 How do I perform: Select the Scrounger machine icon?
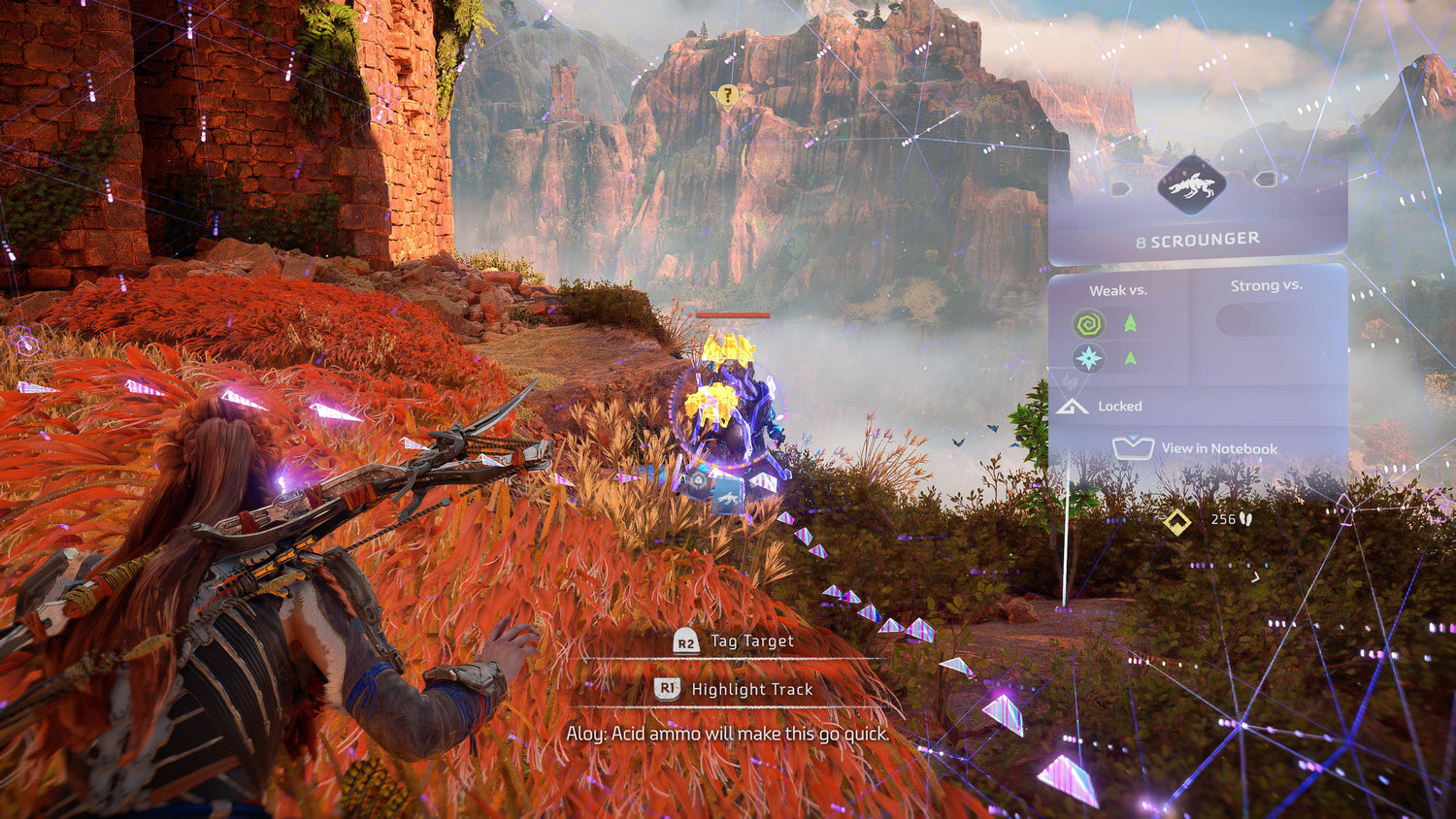pos(1191,184)
